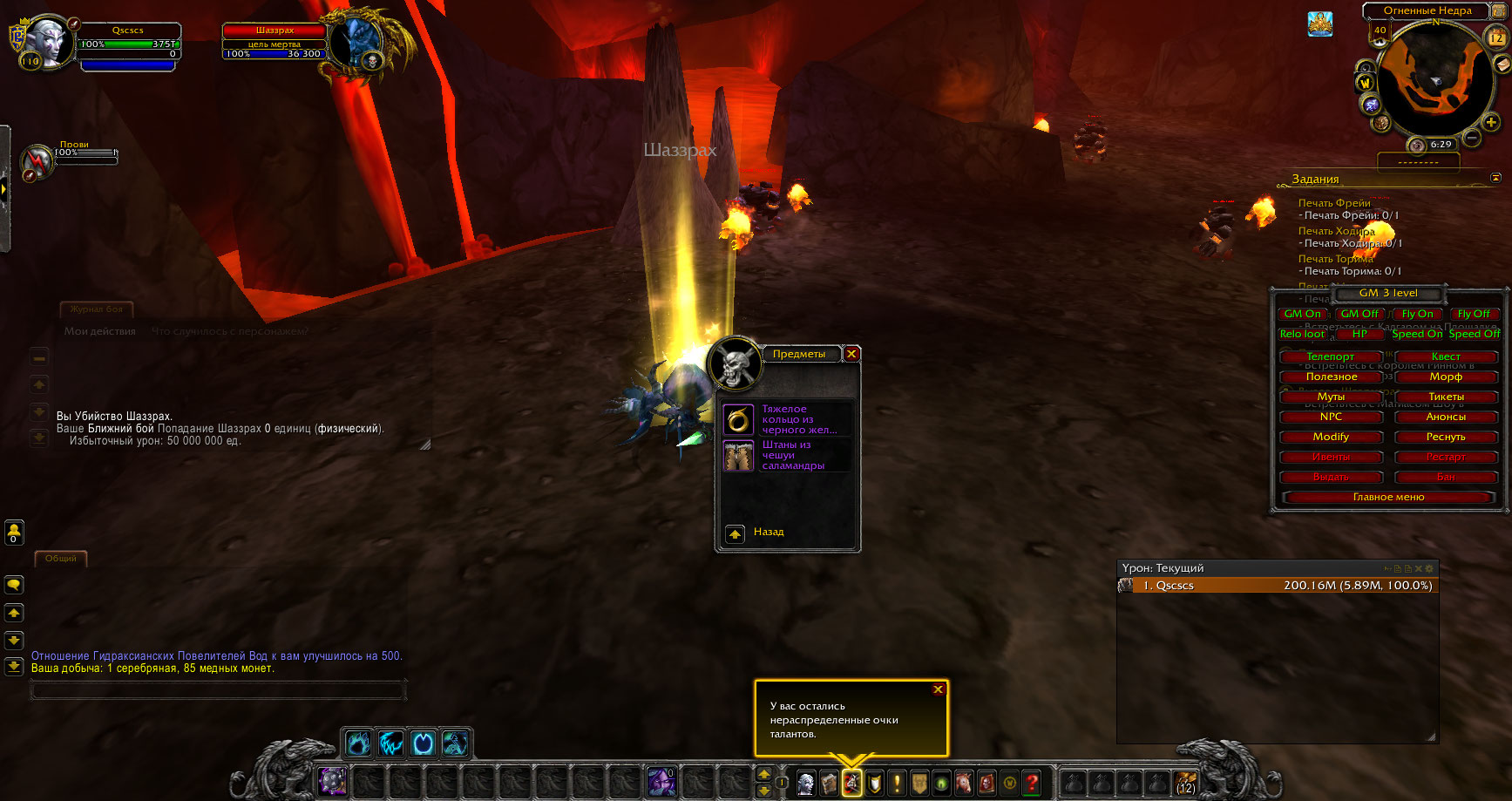
Task: Take the salamander scale pants from loot
Action: (738, 456)
